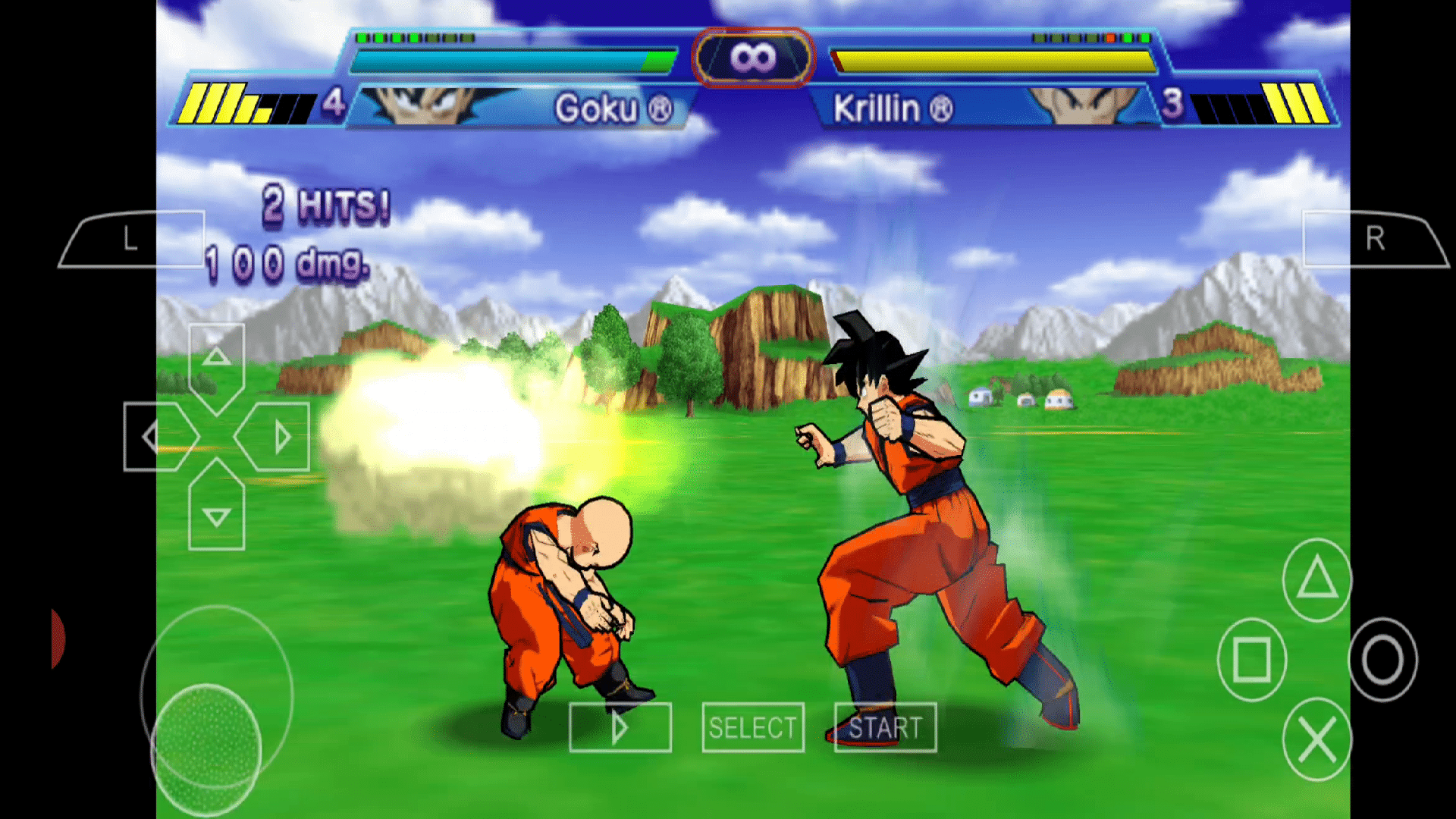Click the SELECT button

click(753, 728)
